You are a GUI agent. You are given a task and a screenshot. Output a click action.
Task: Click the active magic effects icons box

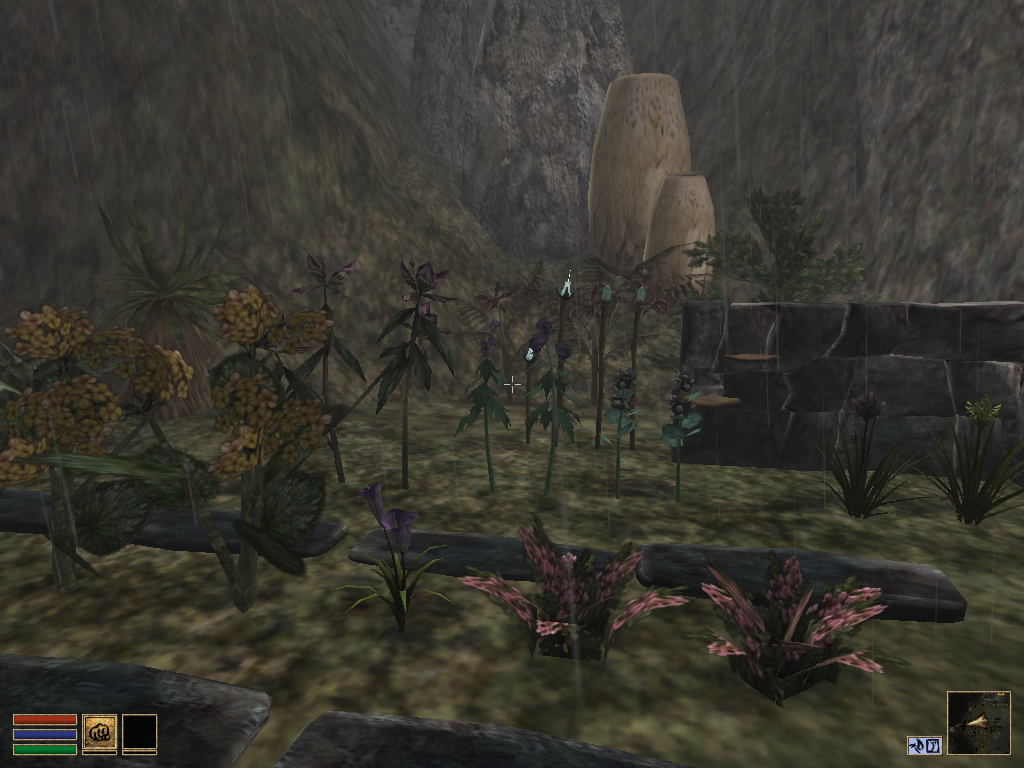(x=925, y=745)
